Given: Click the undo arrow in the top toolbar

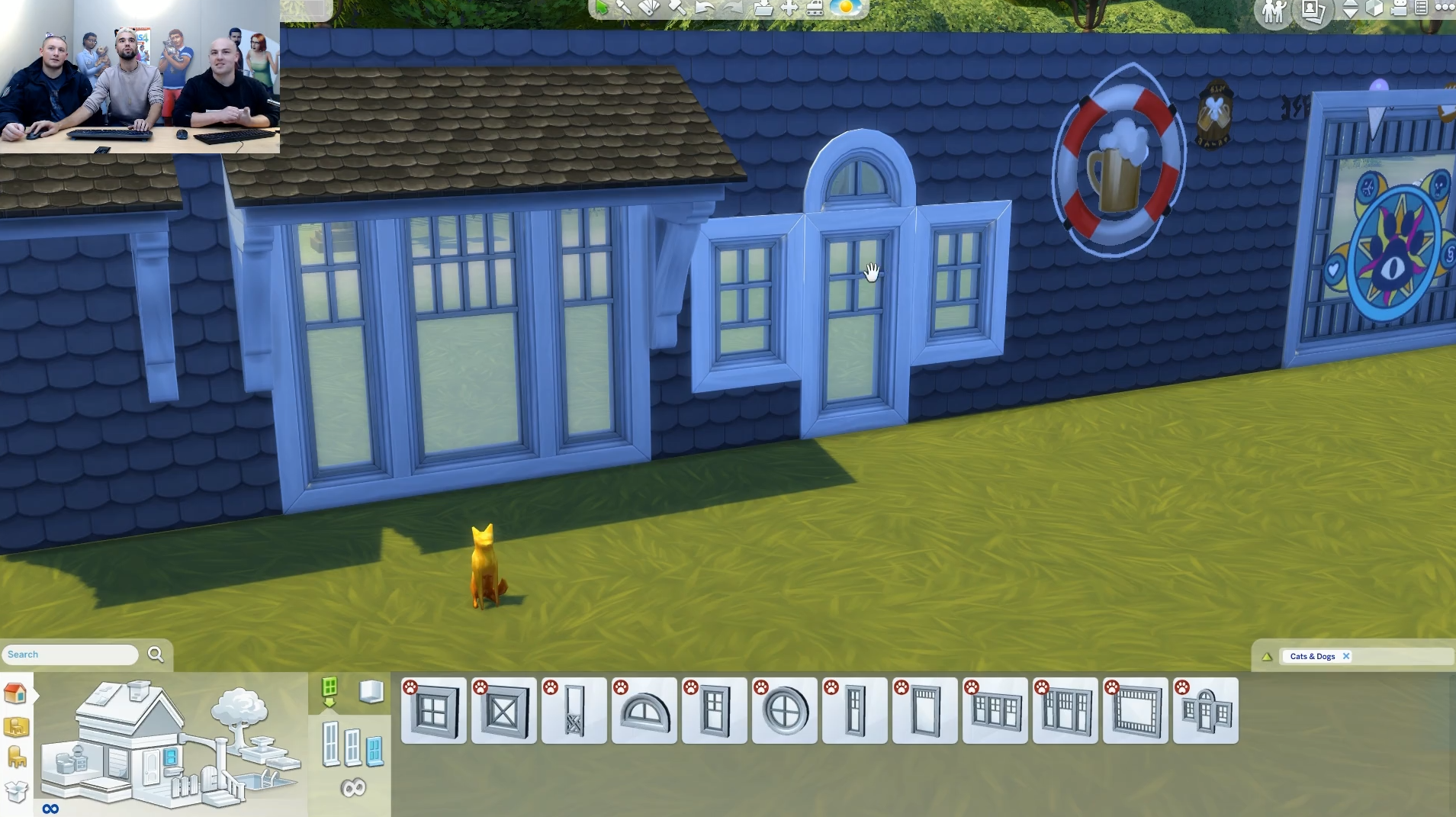Looking at the screenshot, I should tap(704, 8).
